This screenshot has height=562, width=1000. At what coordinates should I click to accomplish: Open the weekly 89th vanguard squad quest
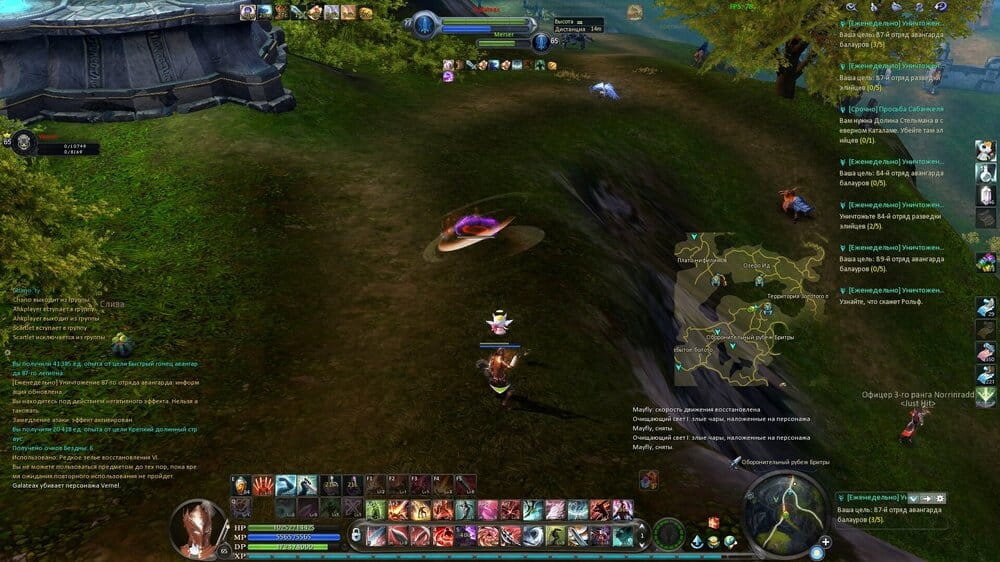tap(893, 247)
